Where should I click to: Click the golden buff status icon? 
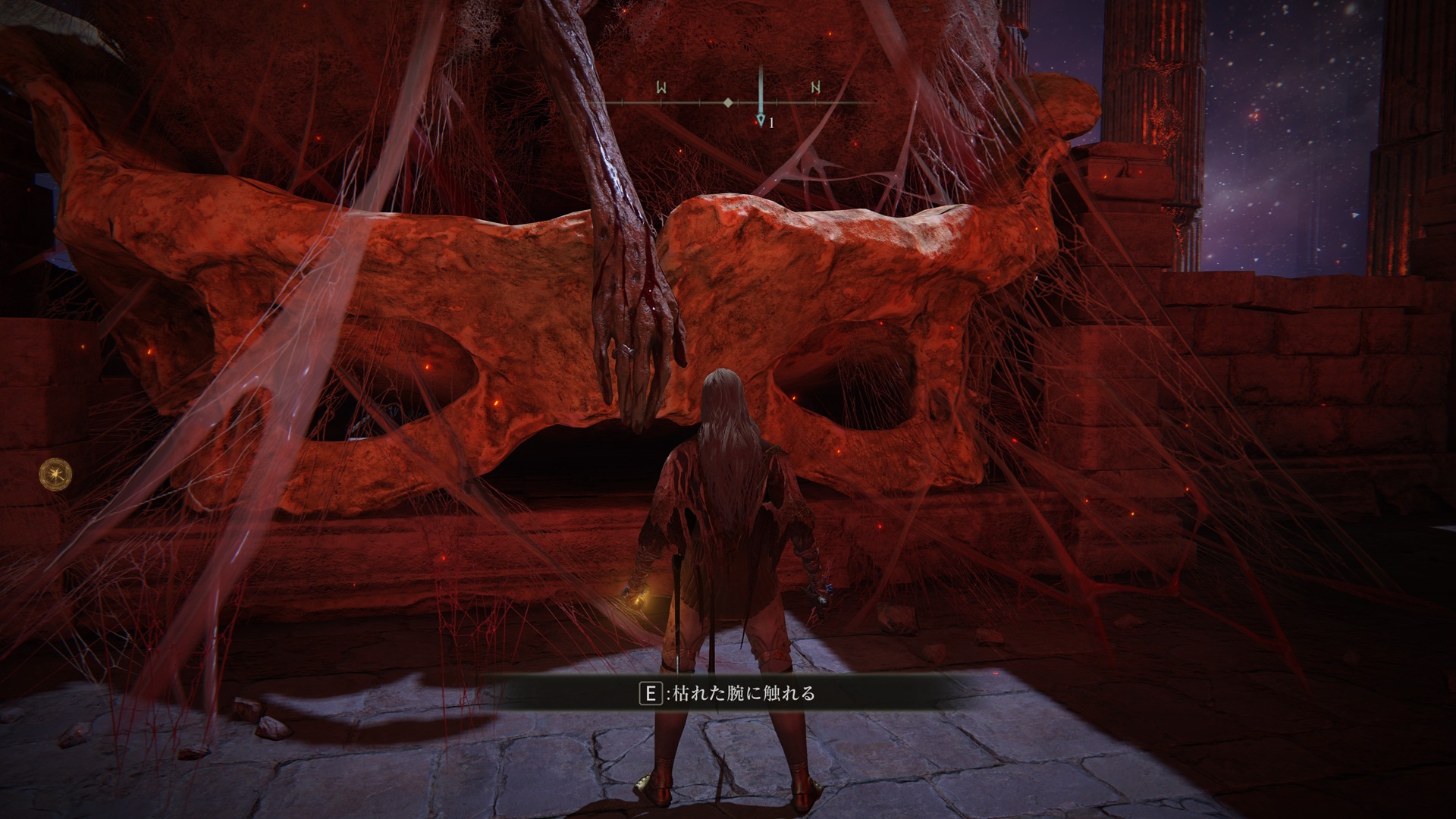coord(57,474)
